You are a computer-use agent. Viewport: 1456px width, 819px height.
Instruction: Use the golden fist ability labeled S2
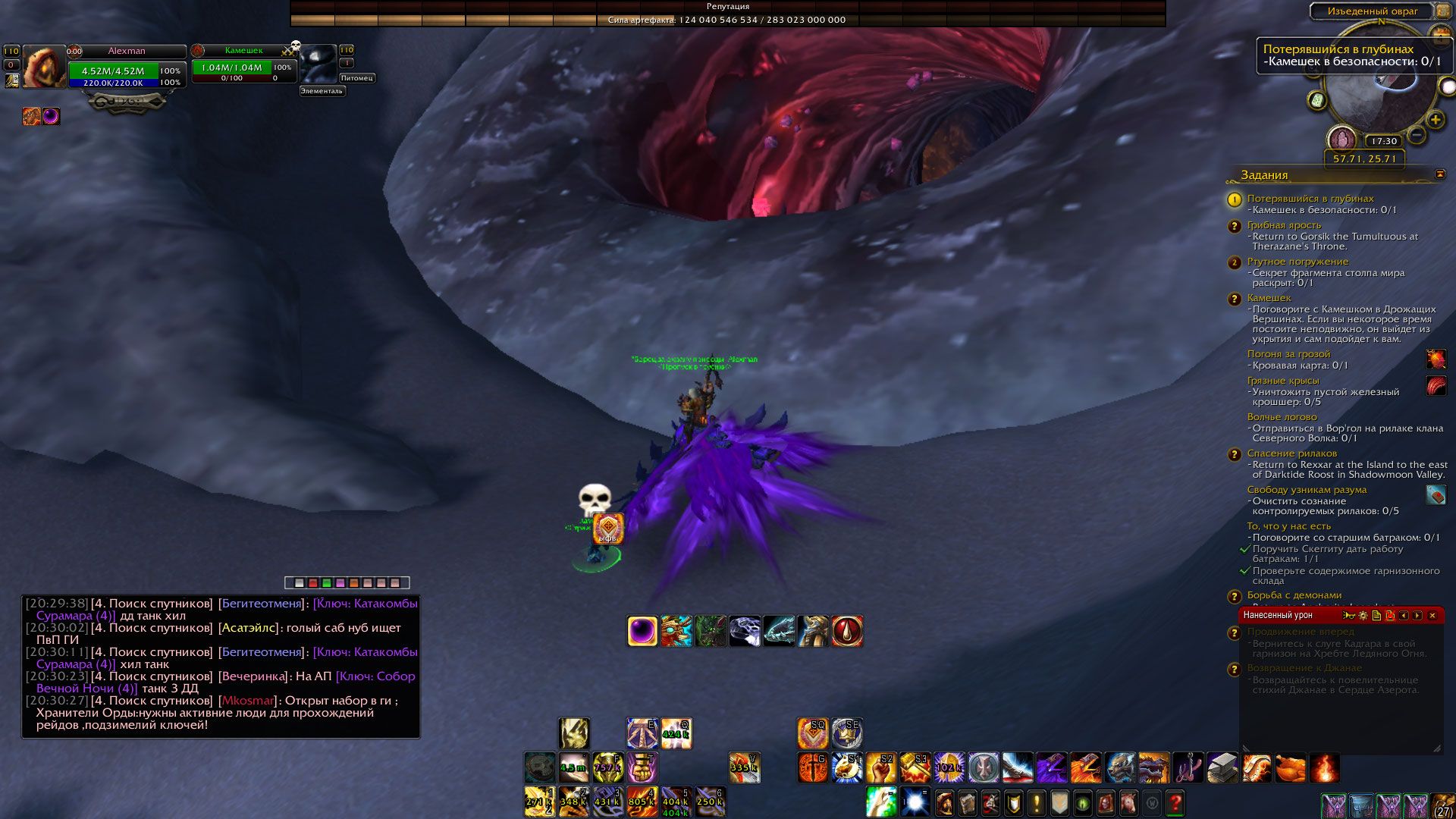pos(881,767)
